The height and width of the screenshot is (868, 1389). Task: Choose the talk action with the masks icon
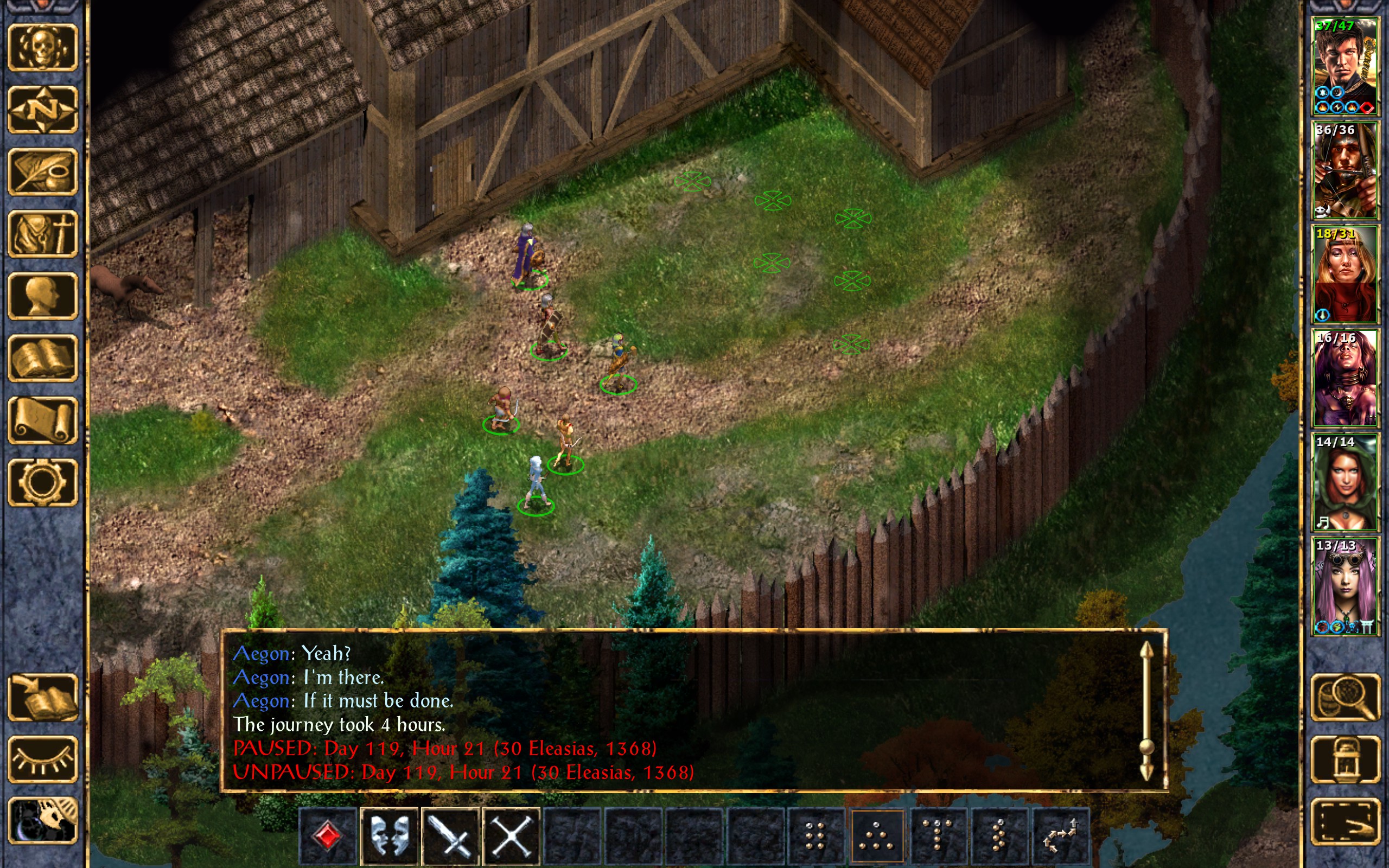389,836
